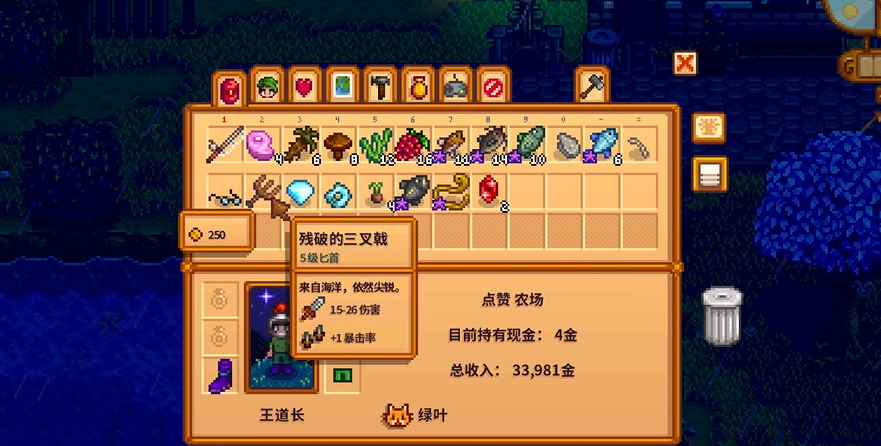Switch to the Crafting tab with the hammer
The image size is (881, 446).
(380, 87)
